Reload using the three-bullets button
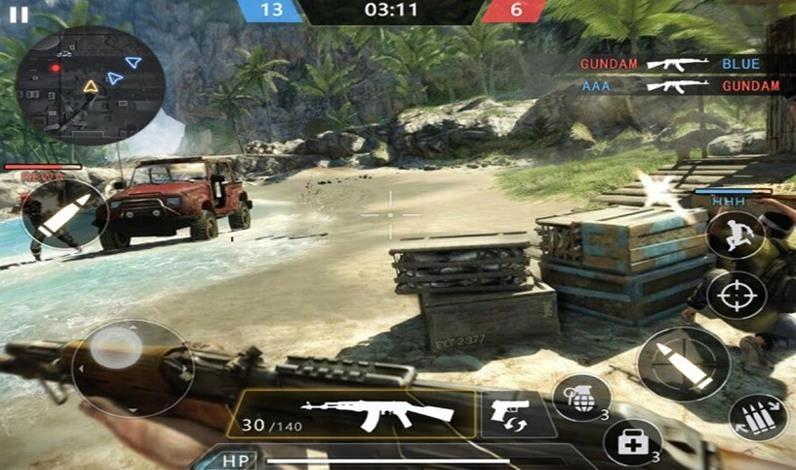Screen dimensions: 796x470 (757, 418)
